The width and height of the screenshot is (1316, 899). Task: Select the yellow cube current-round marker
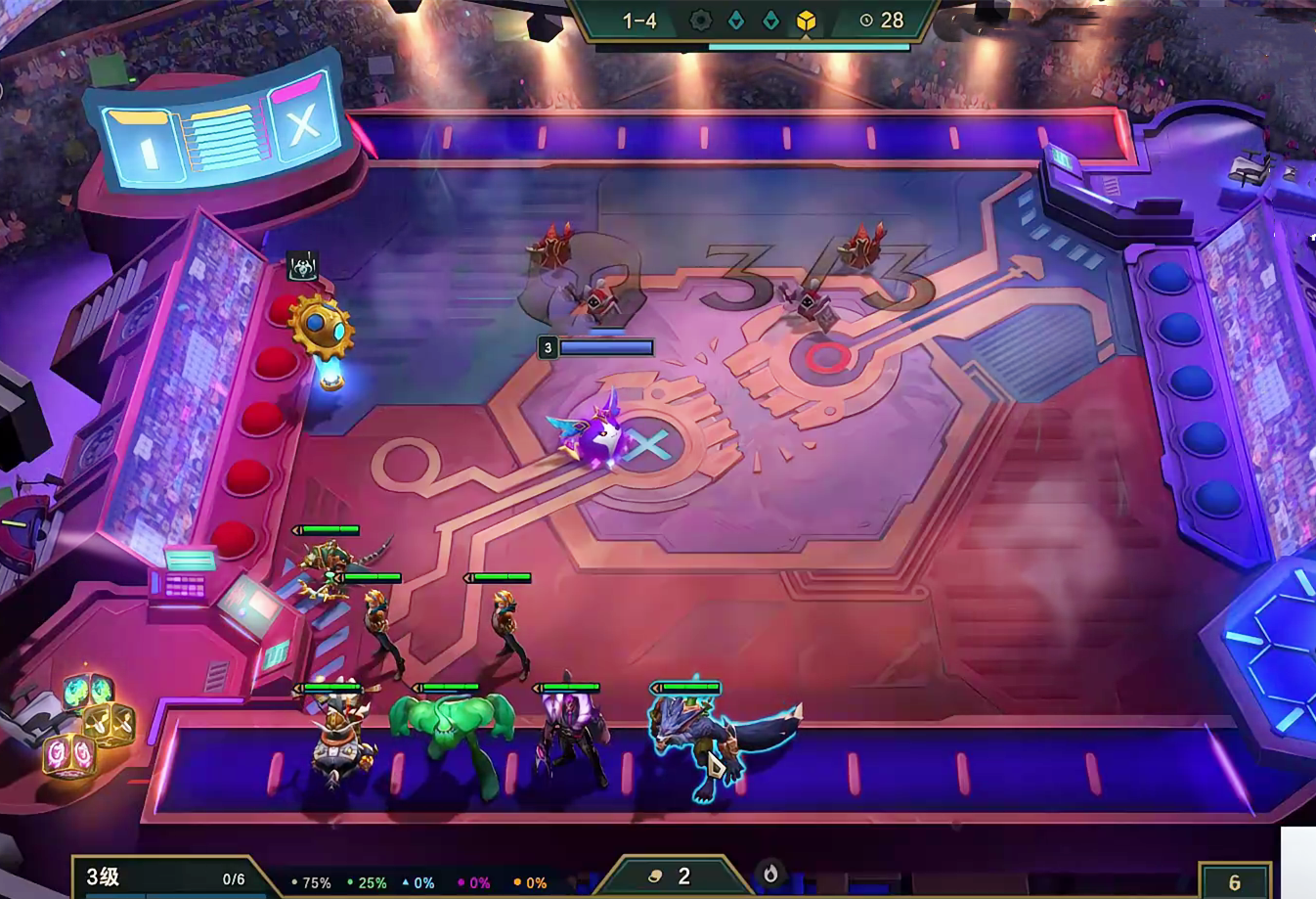pos(806,21)
